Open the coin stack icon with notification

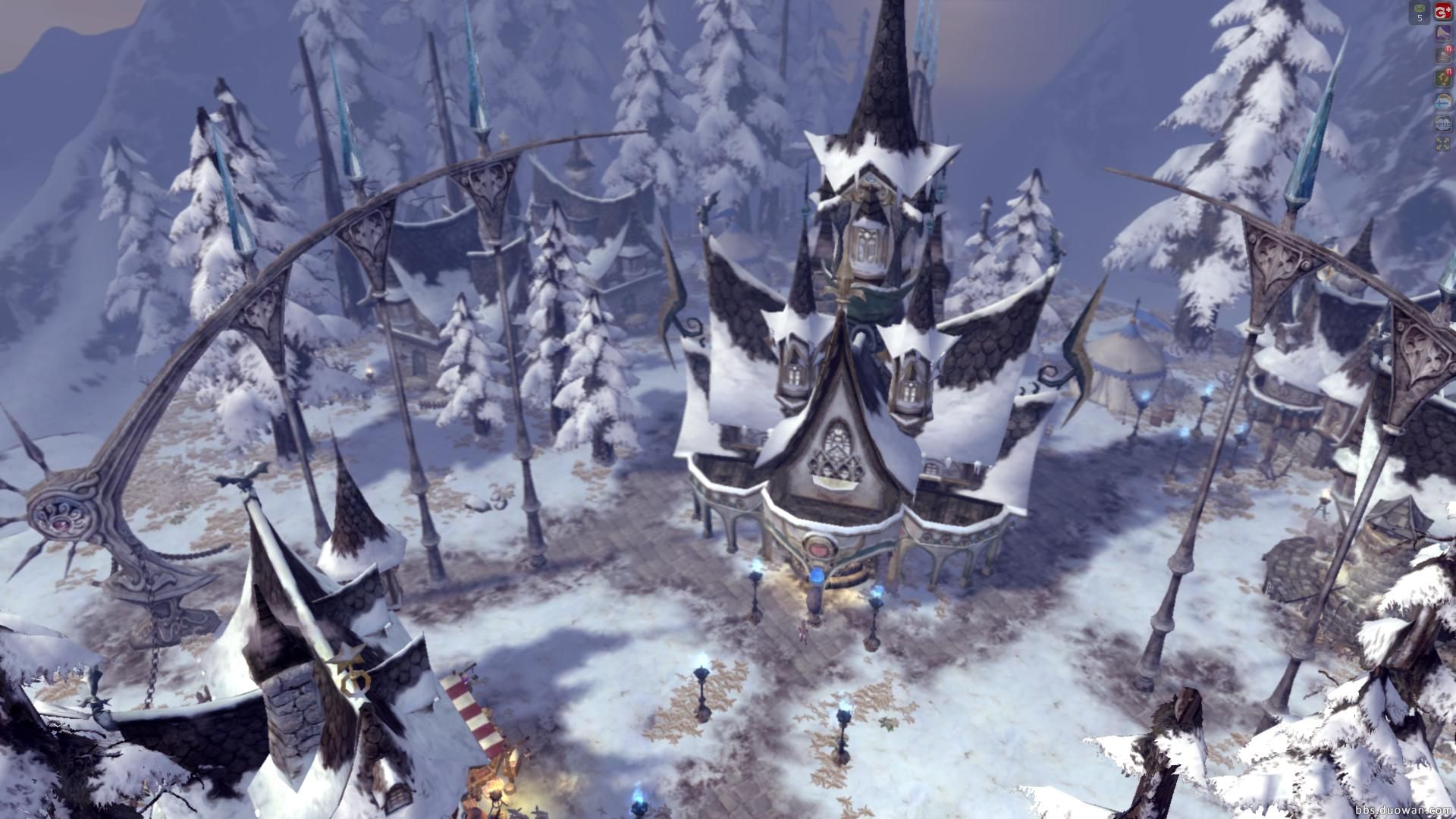point(1442,55)
